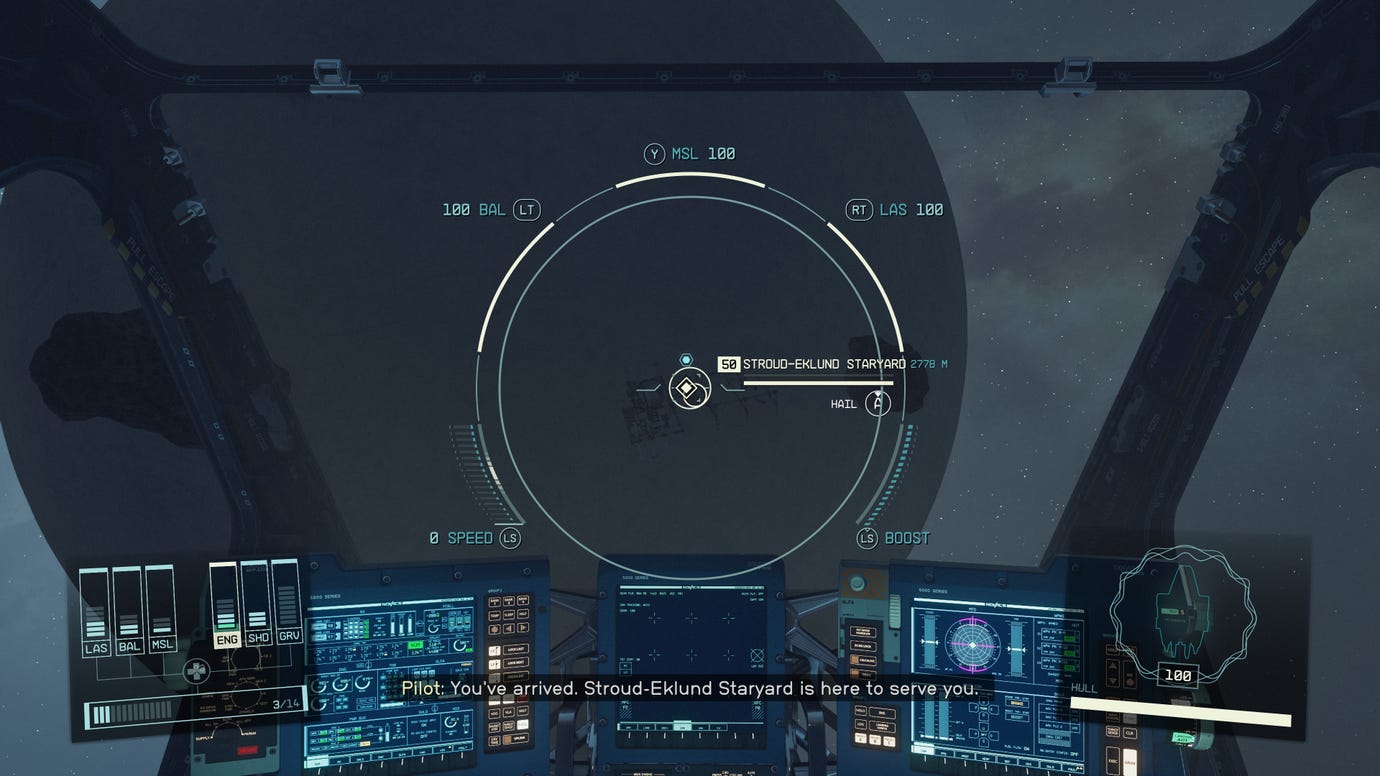
Task: Click the targeting reticle diamond icon
Action: click(x=687, y=387)
